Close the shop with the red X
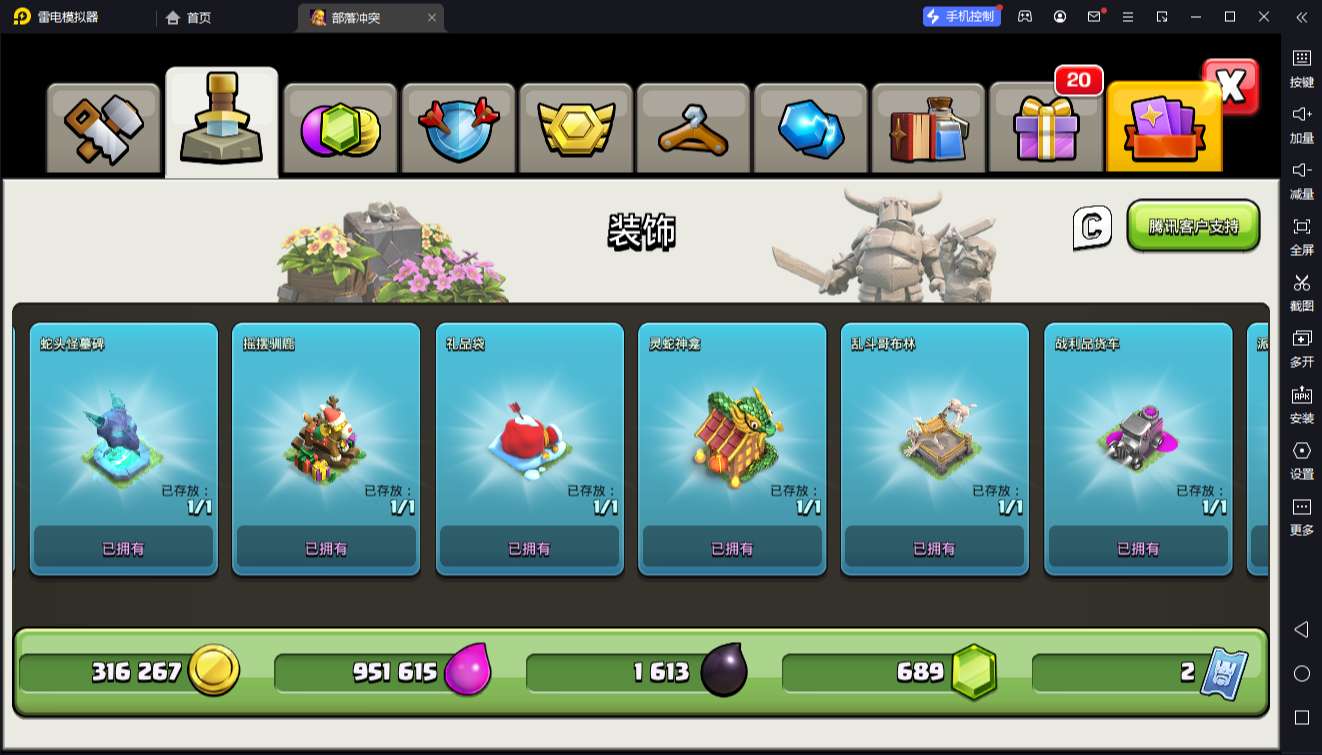This screenshot has width=1322, height=755. tap(1231, 87)
